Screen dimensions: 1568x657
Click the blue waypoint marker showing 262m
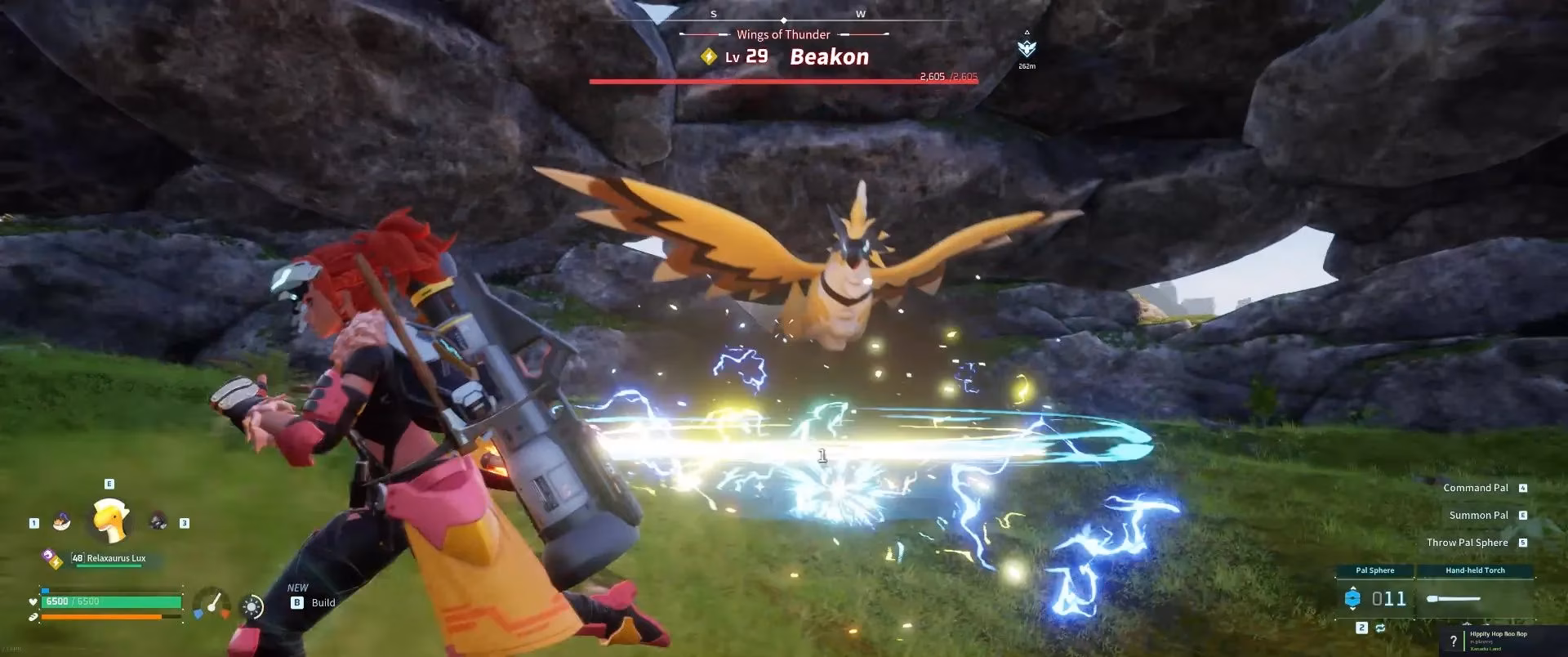1026,47
